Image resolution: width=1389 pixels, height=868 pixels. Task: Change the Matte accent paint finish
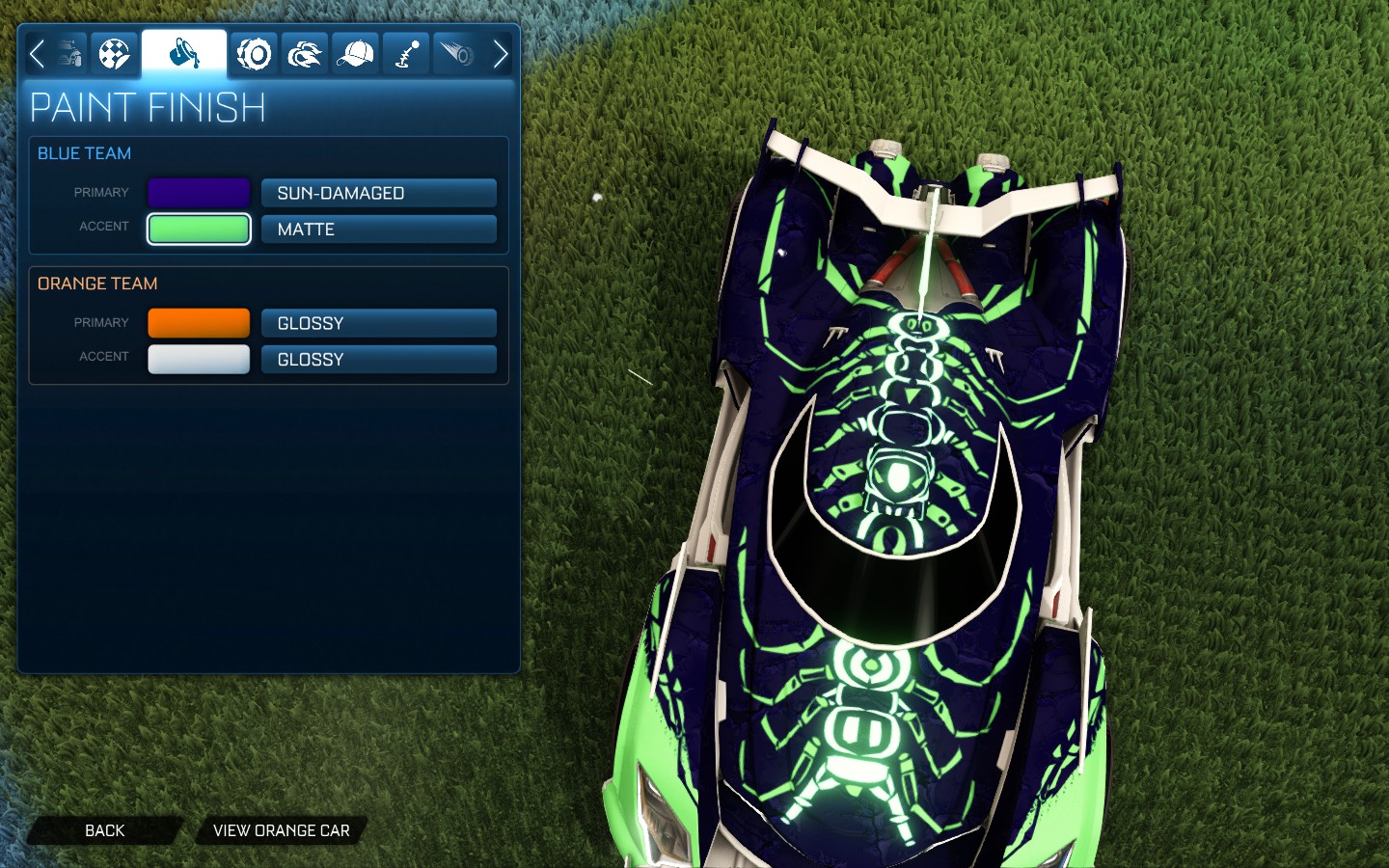378,230
